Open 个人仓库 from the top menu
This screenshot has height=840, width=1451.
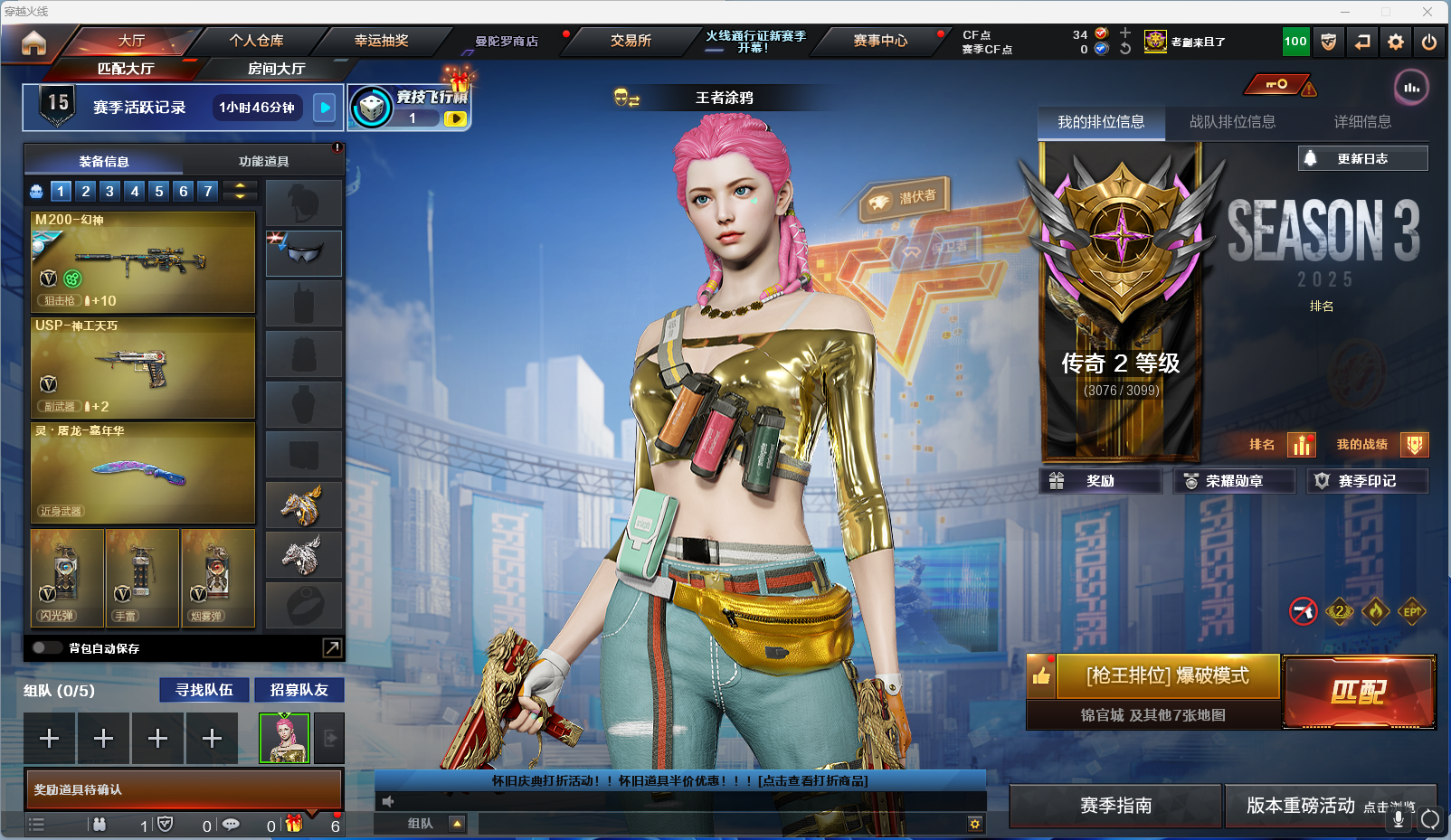tap(256, 41)
